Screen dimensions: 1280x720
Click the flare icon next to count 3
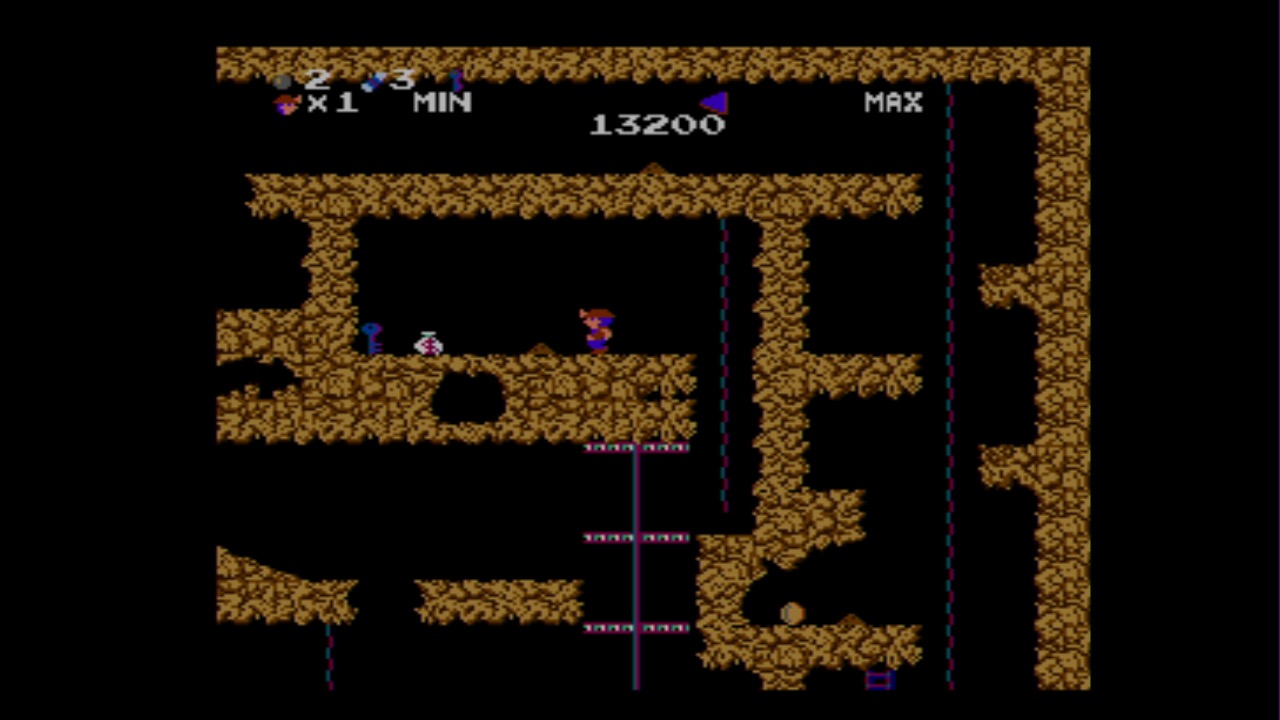pos(373,80)
